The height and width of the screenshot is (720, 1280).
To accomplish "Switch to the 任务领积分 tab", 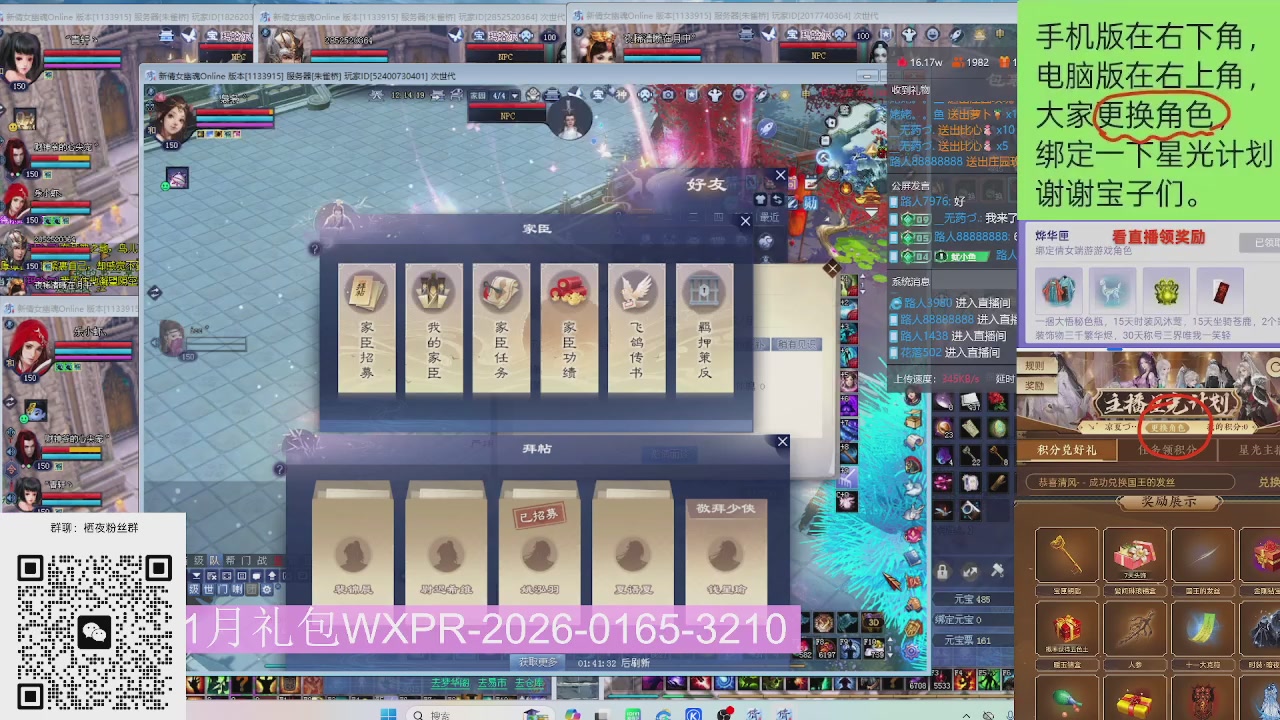I will tap(1166, 450).
